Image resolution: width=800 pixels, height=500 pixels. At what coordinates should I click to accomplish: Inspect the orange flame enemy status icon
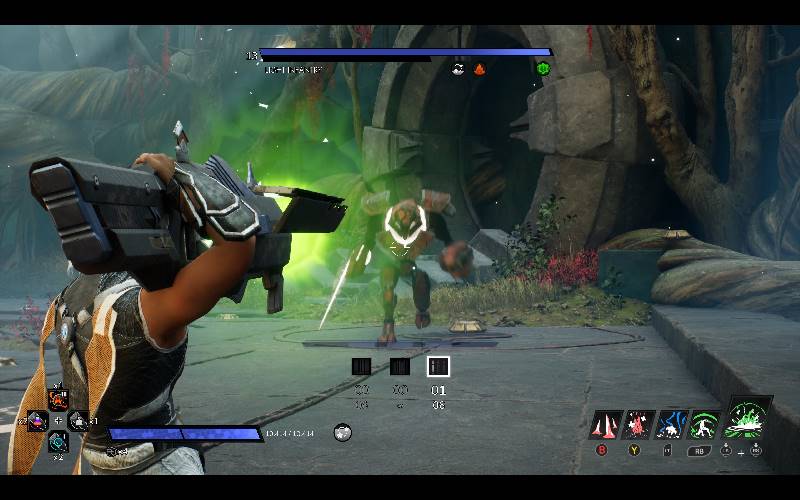(x=480, y=69)
